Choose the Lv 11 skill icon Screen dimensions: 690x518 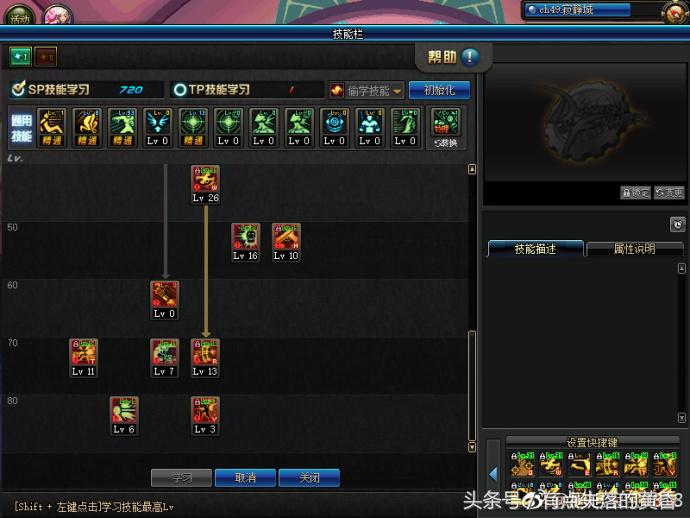coord(83,352)
